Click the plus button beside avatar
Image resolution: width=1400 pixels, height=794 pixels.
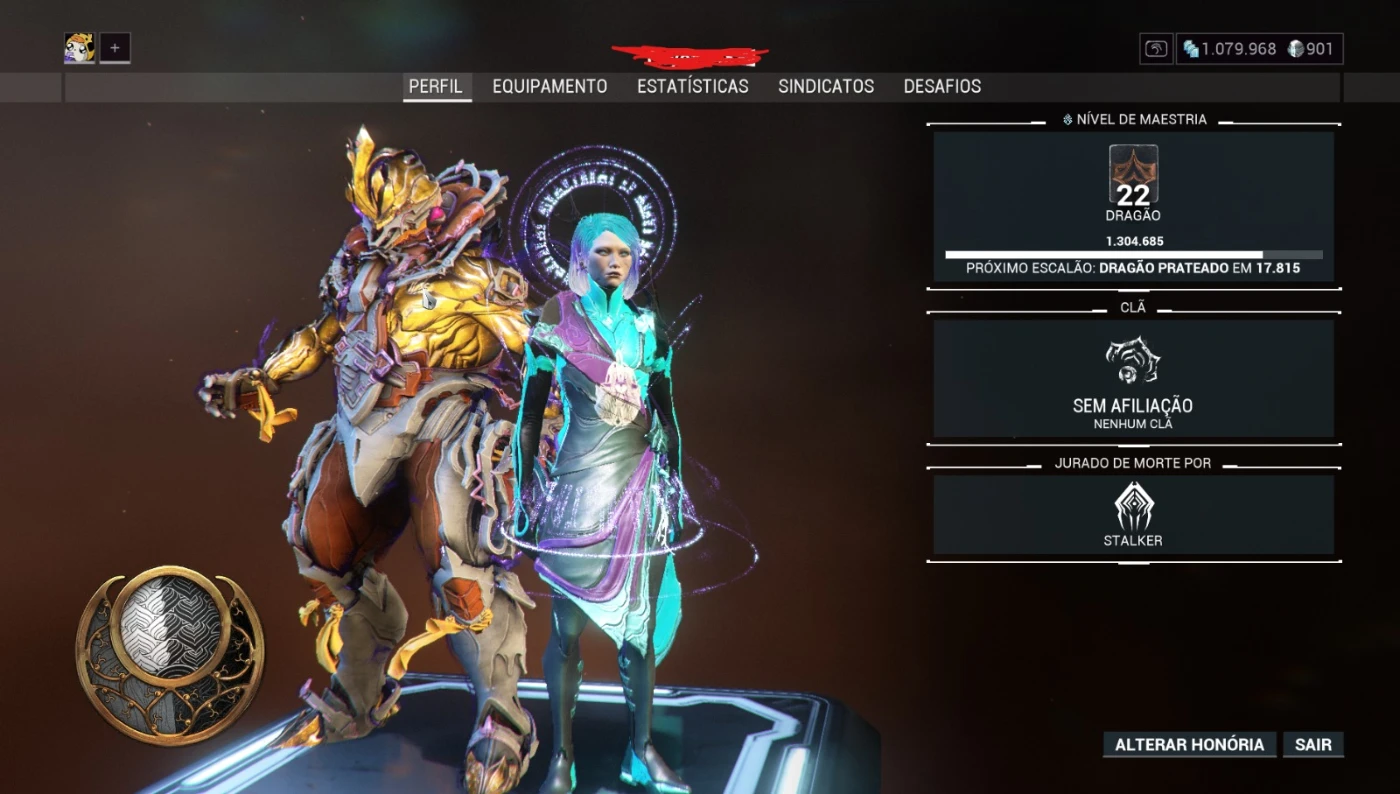[x=115, y=48]
